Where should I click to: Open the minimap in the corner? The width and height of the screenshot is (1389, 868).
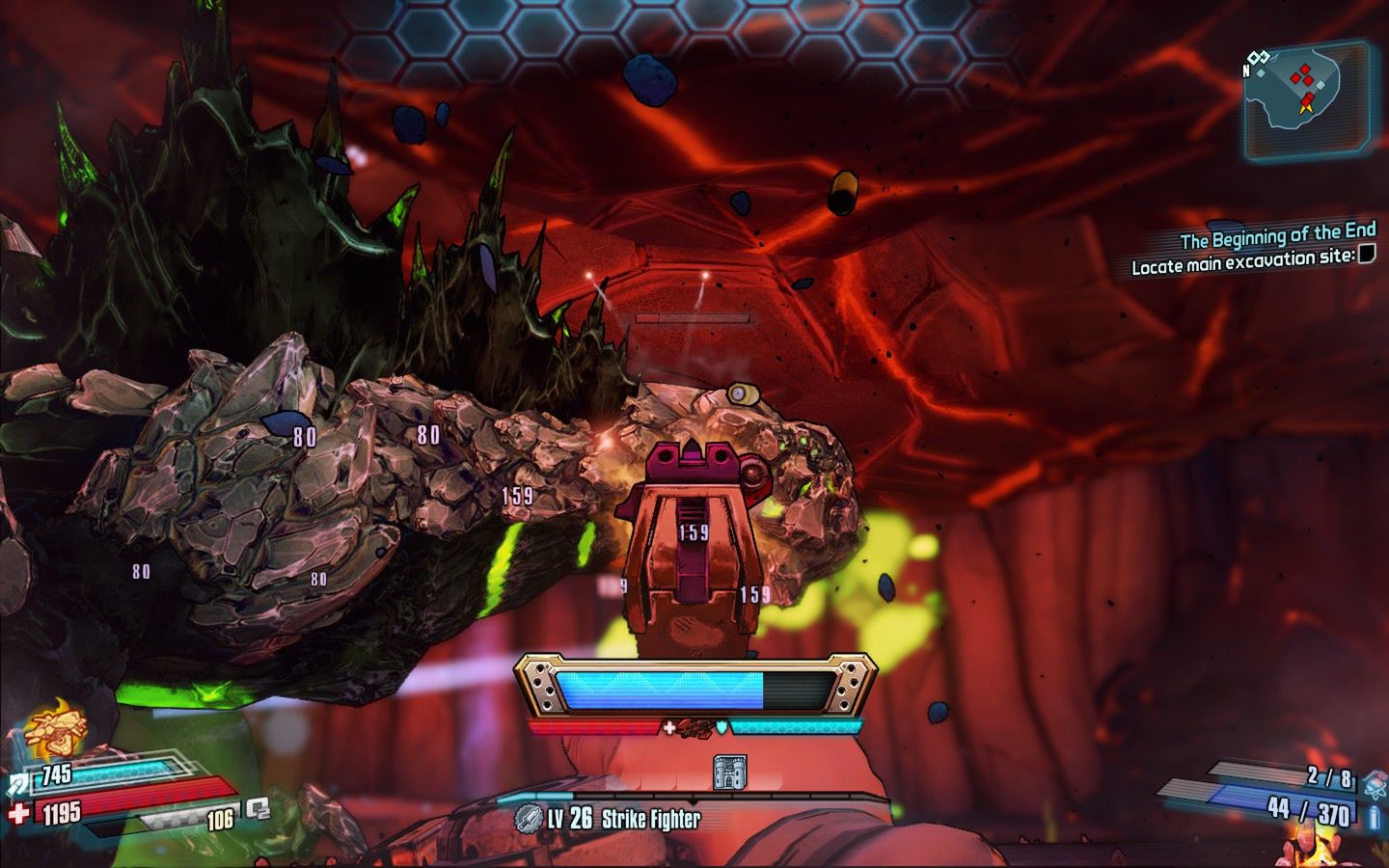pos(1307,99)
